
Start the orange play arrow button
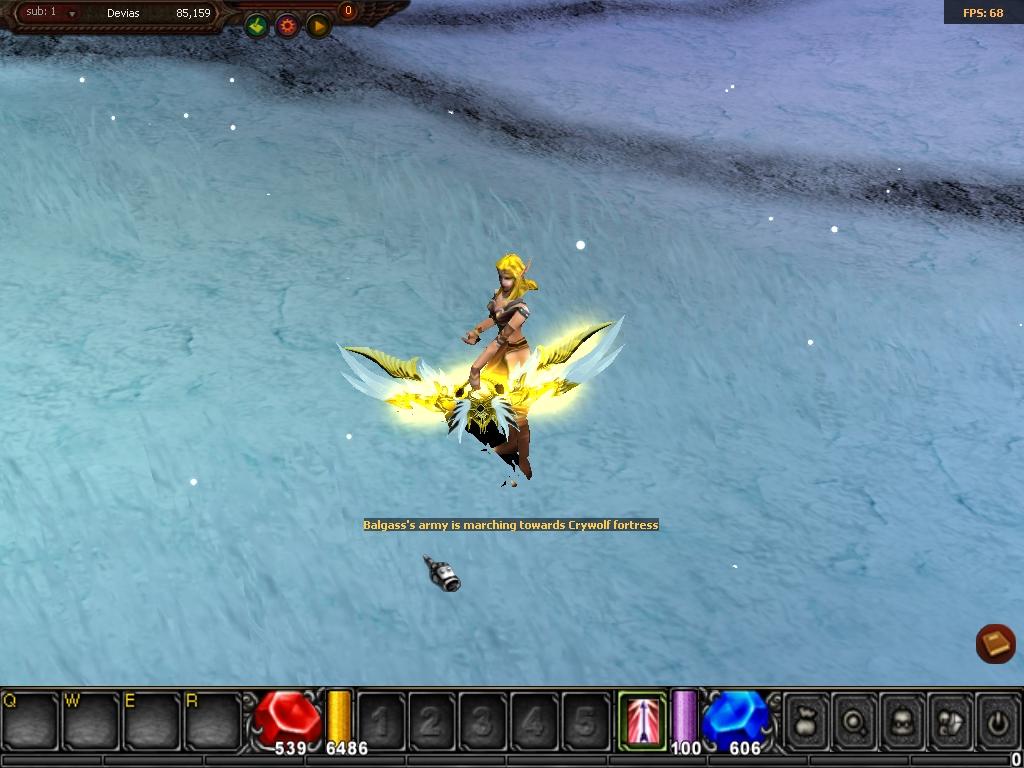(319, 26)
